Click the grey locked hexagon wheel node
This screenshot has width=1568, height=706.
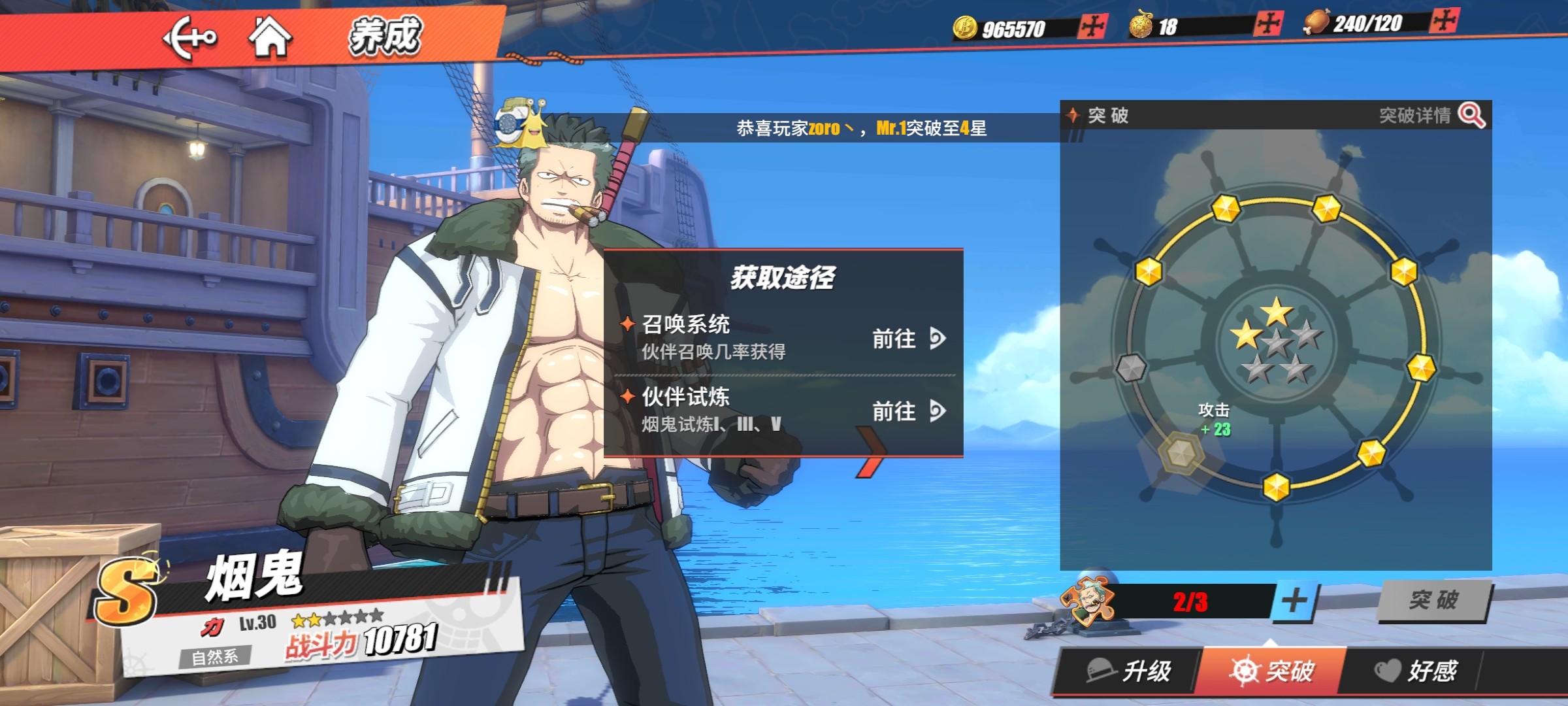click(1131, 368)
